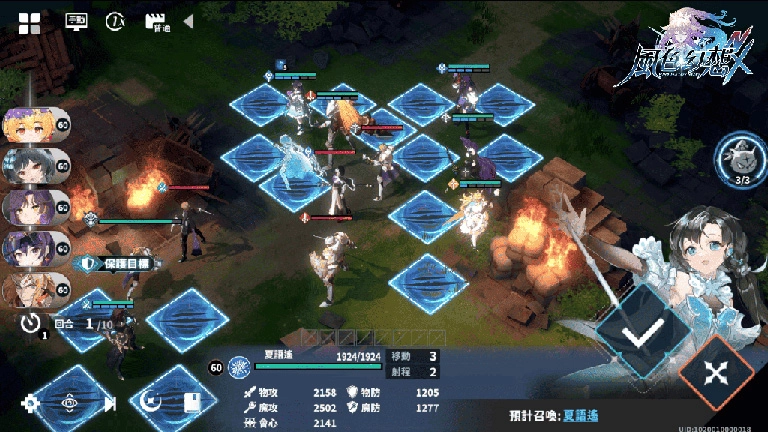
Task: Change battle speed with the 1x icon
Action: pyautogui.click(x=116, y=21)
